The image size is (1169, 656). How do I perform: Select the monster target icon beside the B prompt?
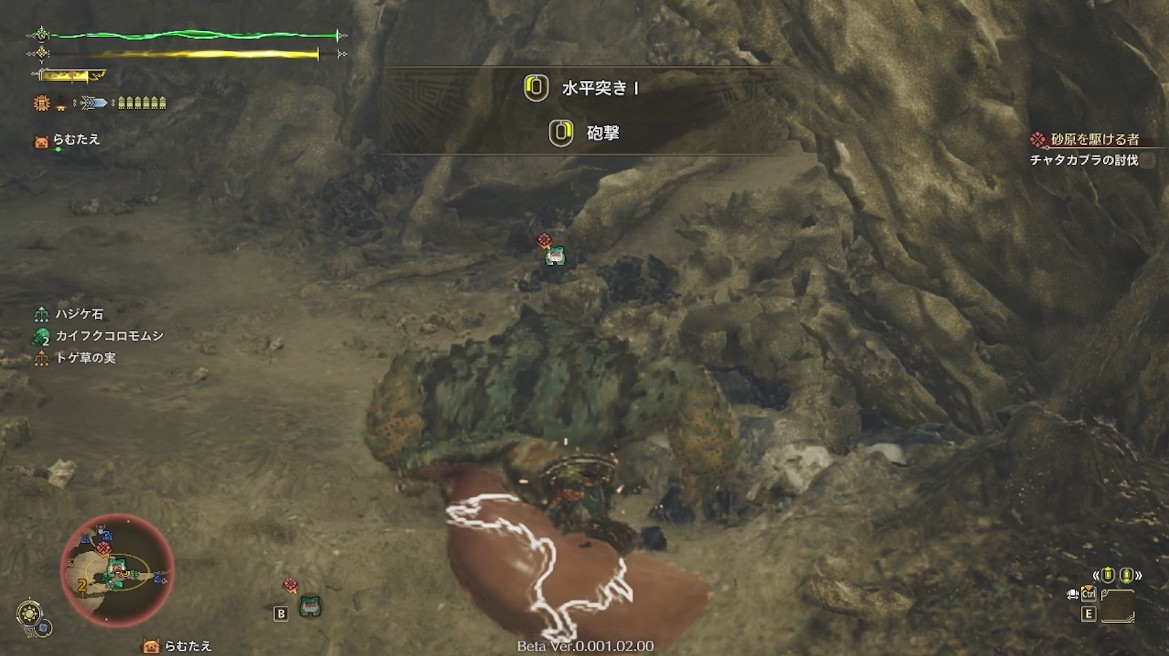tap(309, 606)
